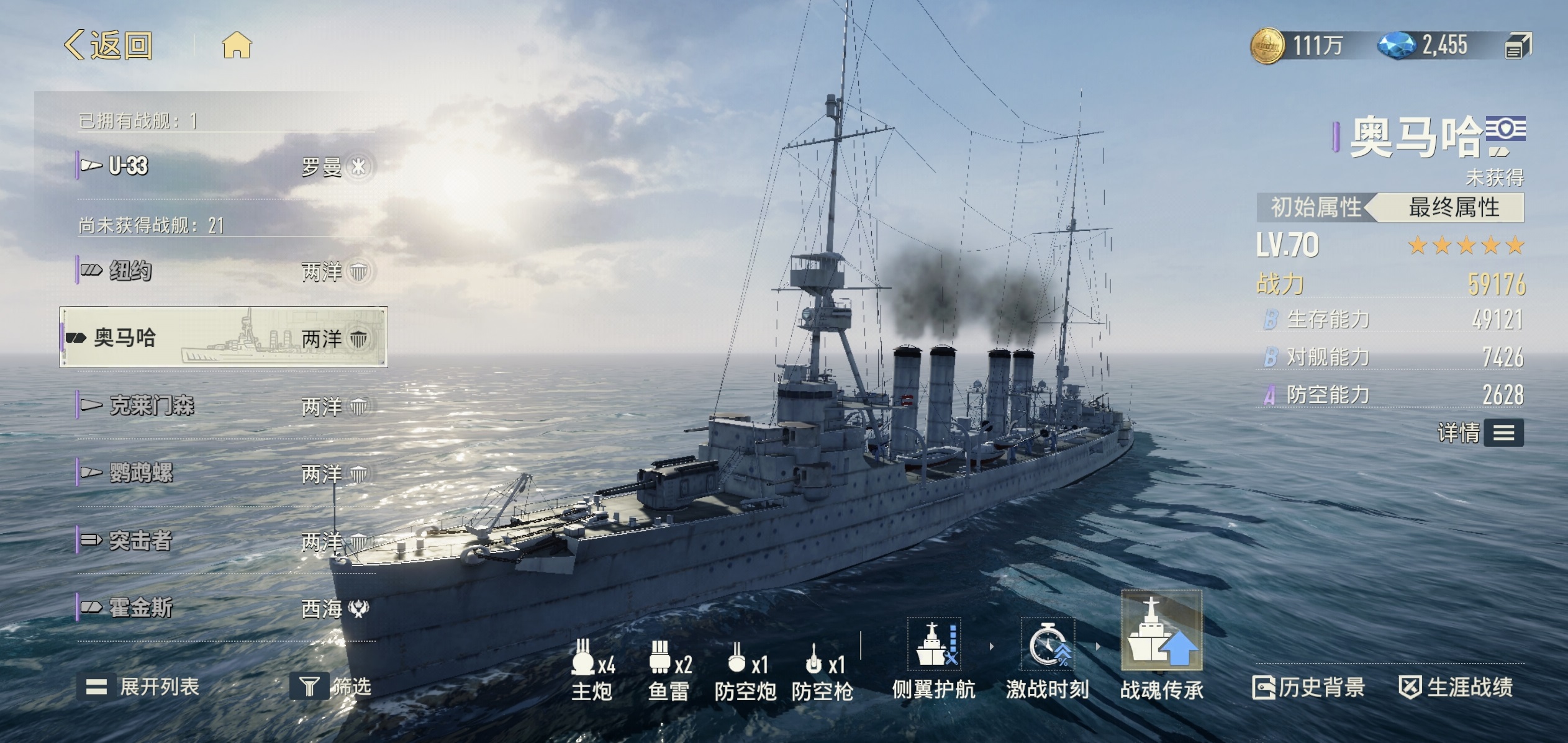Select the 突击者 ship entry
Image resolution: width=1568 pixels, height=743 pixels.
coord(225,541)
